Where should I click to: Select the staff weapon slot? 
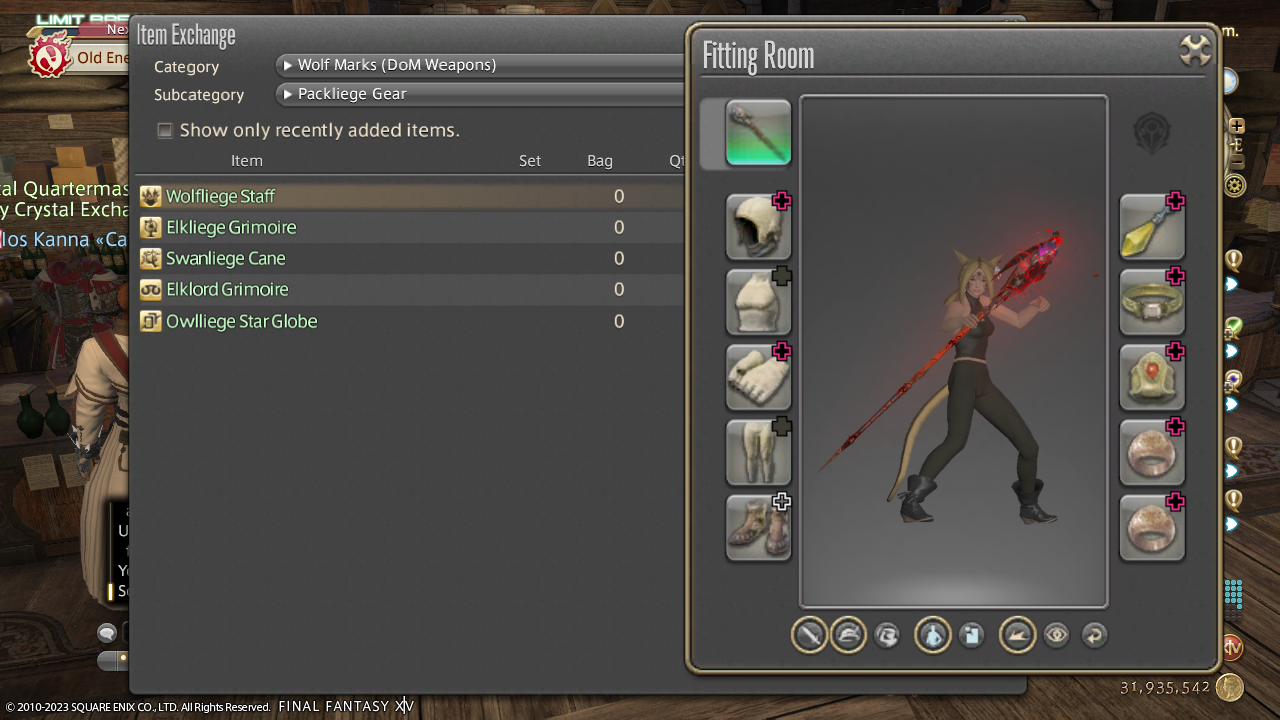click(758, 132)
